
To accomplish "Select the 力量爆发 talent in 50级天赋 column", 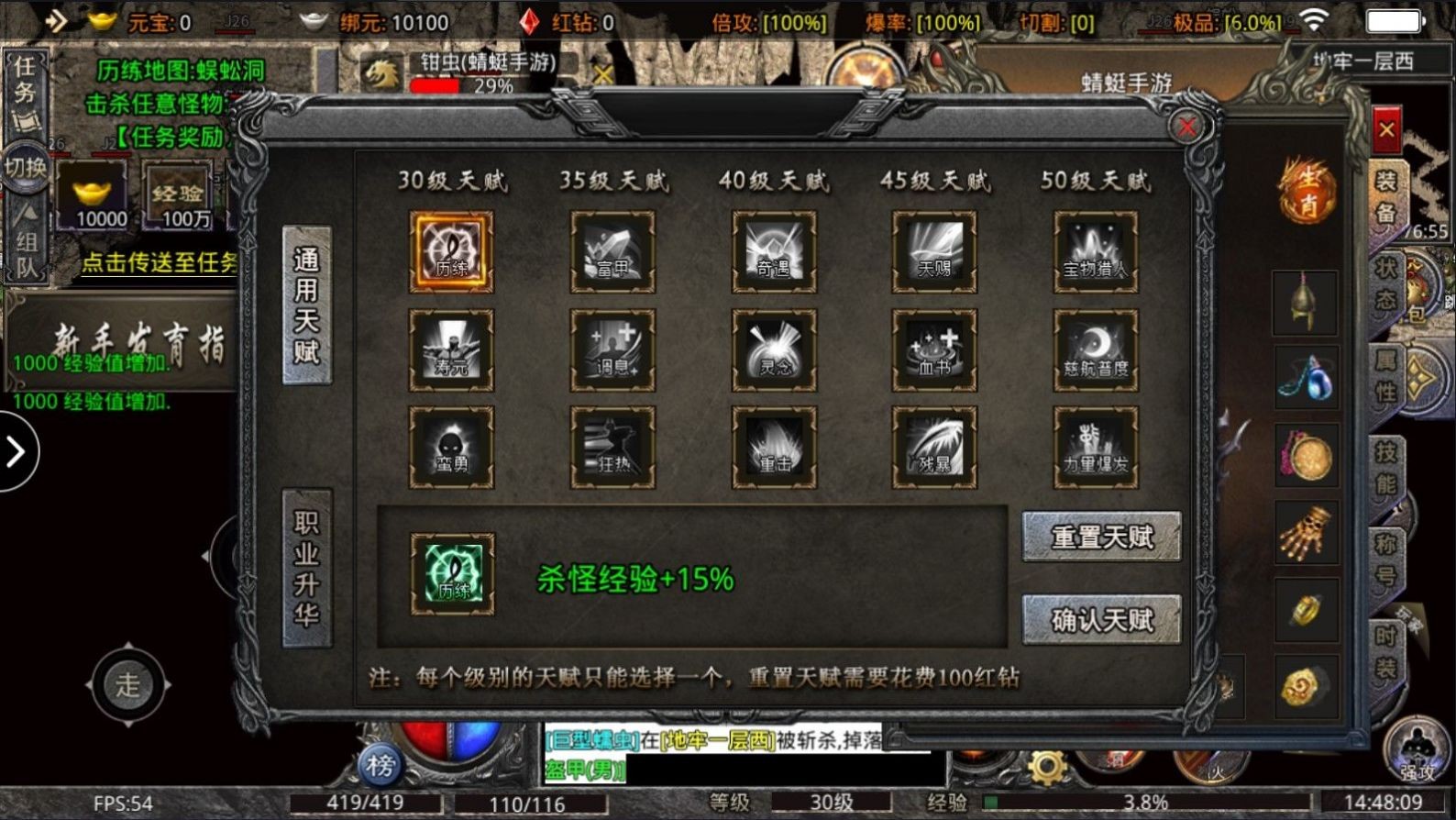I will [1094, 446].
